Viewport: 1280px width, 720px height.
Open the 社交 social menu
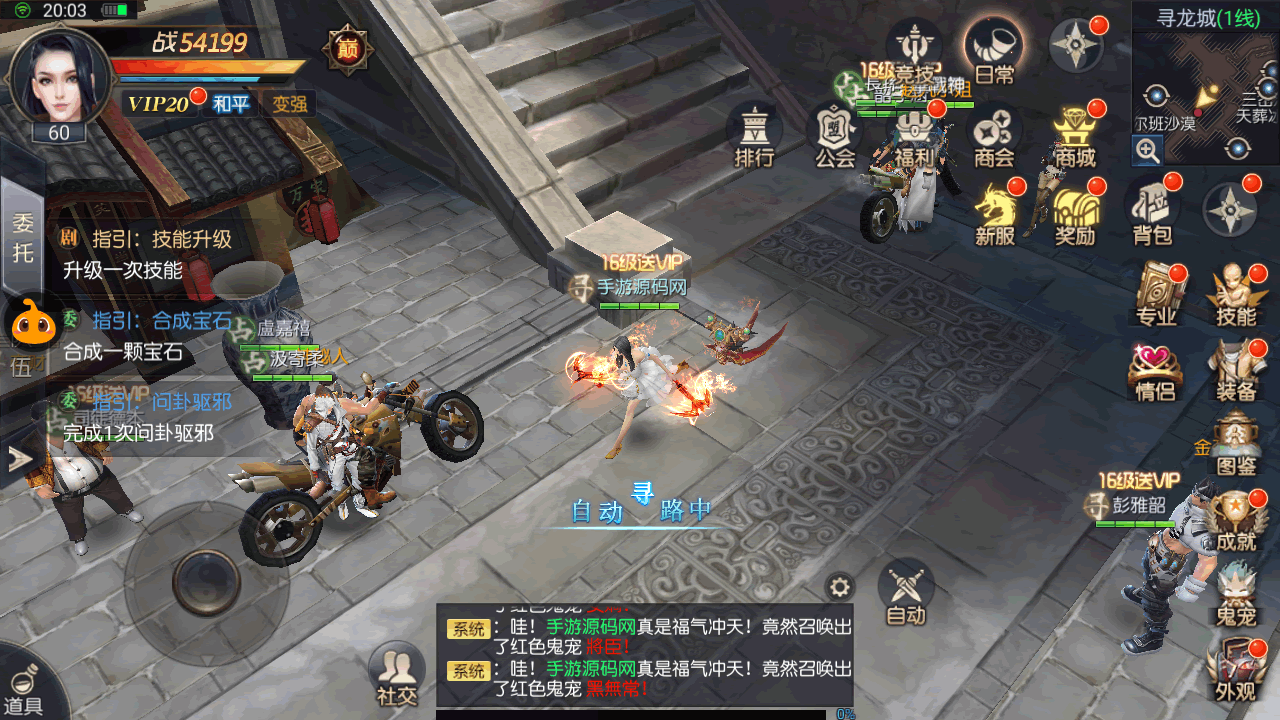tap(396, 674)
